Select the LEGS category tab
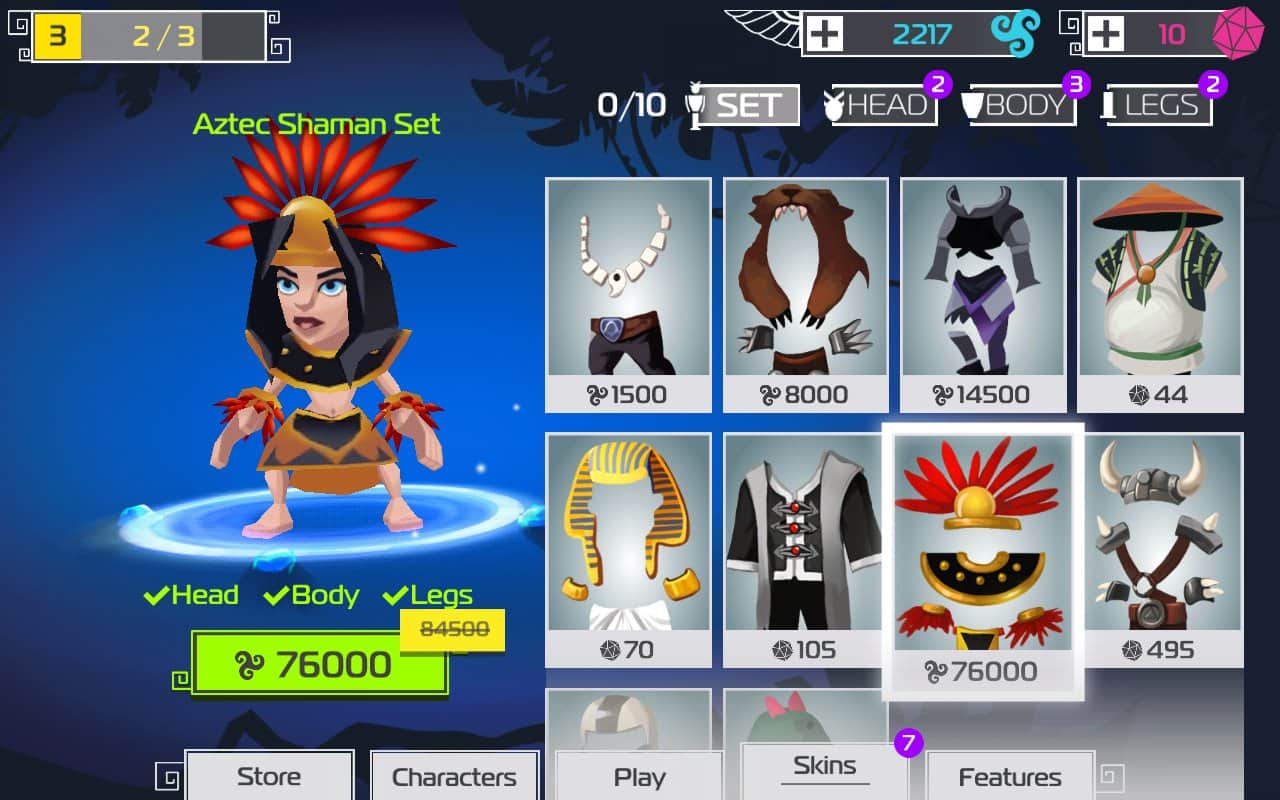This screenshot has width=1280, height=800. click(1160, 105)
